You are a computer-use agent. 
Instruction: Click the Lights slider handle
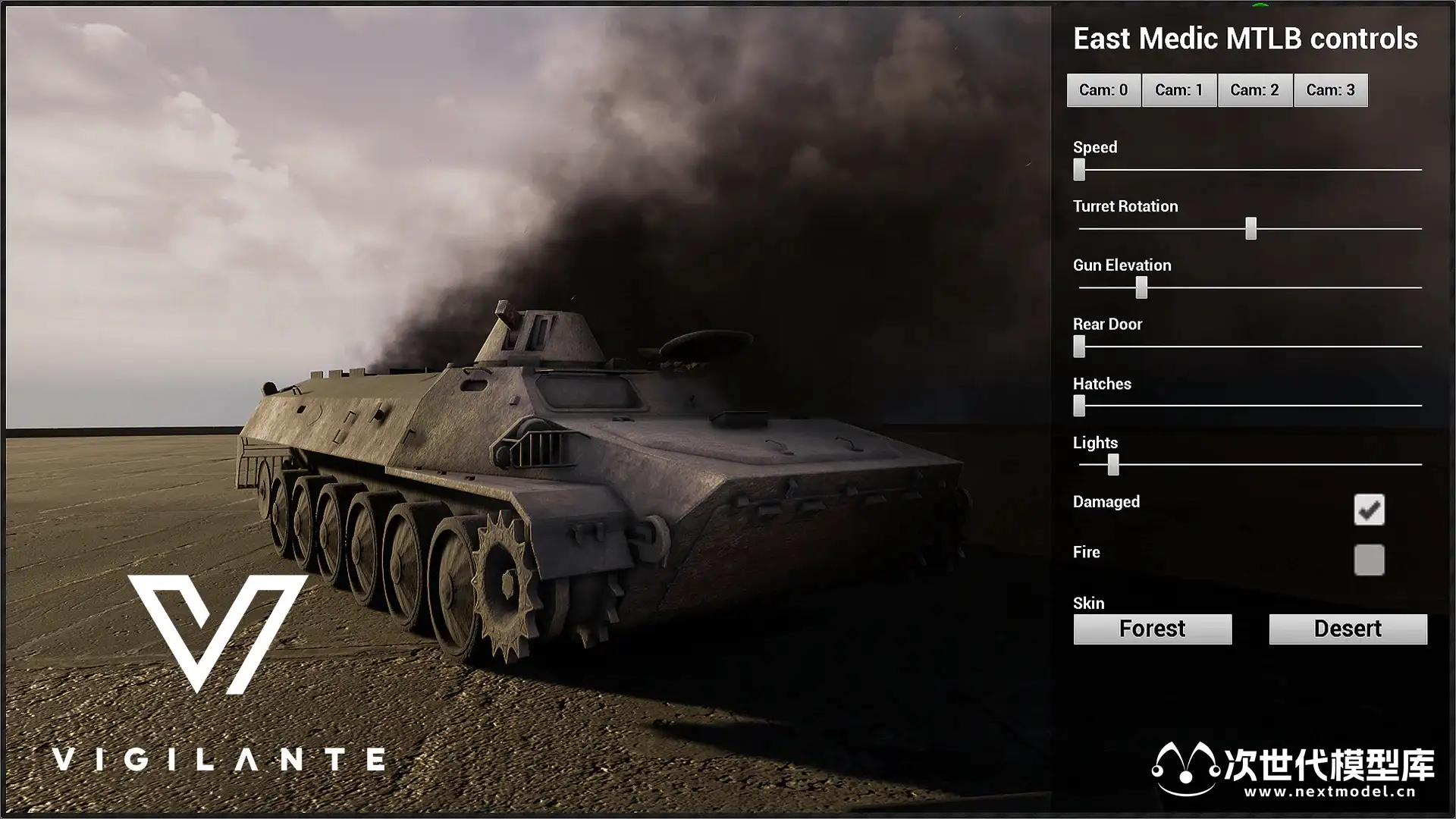1113,465
